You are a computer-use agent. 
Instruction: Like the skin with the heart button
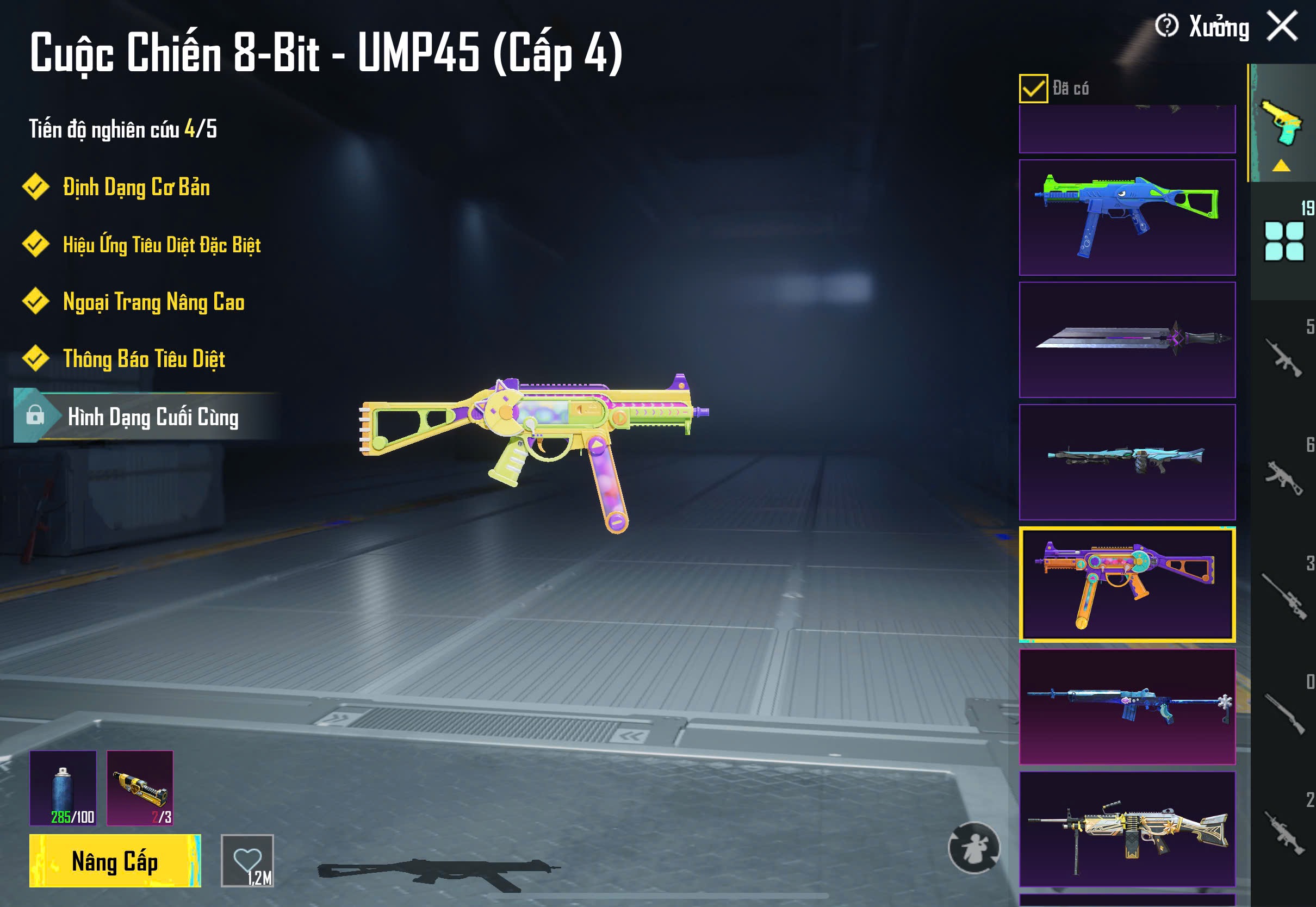coord(247,860)
